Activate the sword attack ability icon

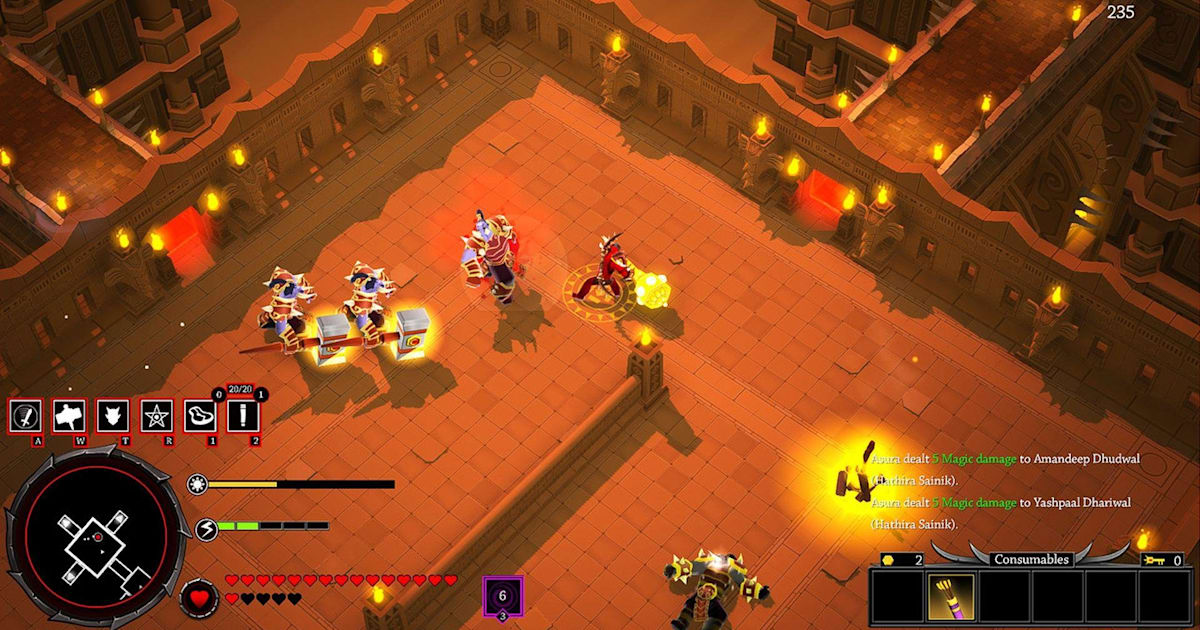25,416
